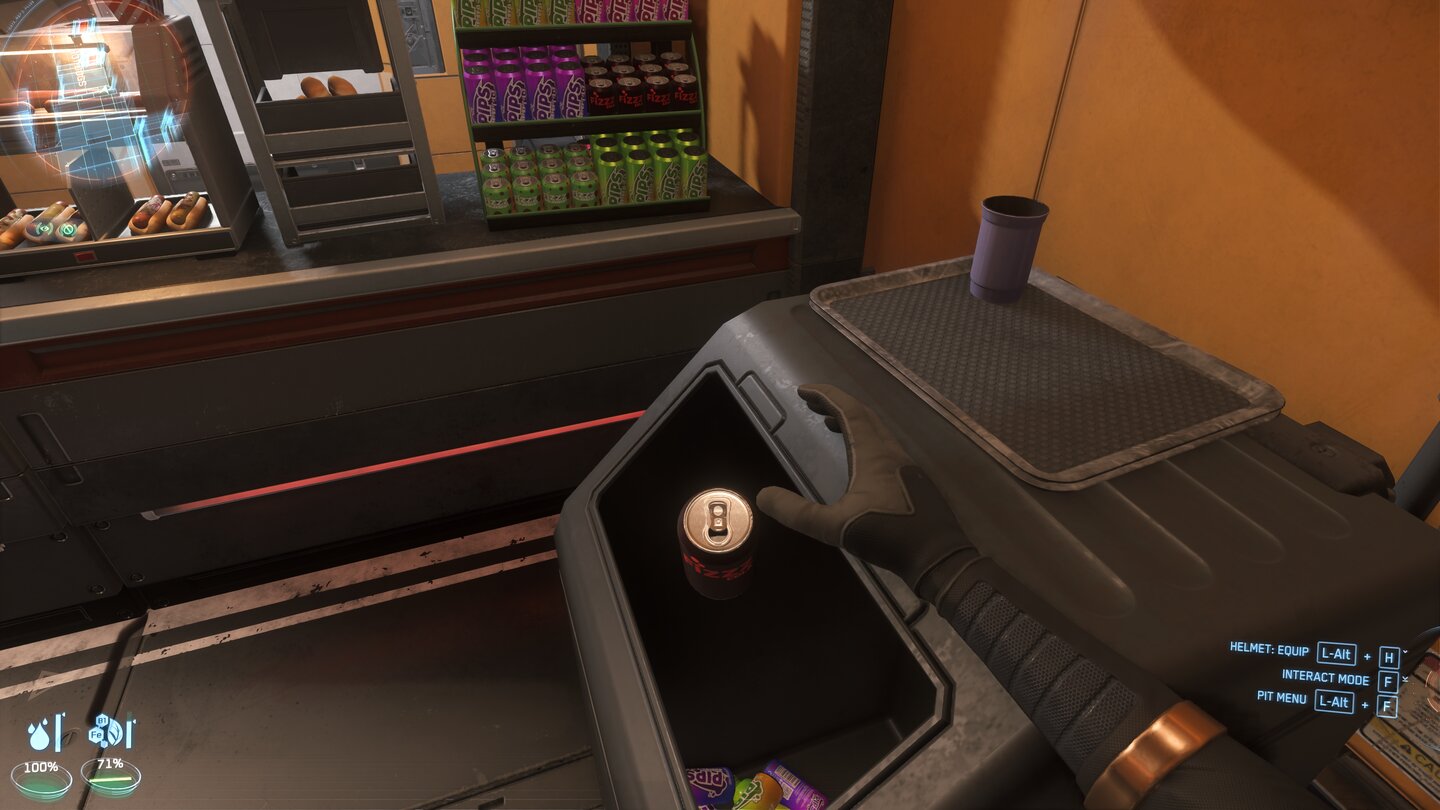
Task: Click the leaf nutrition icon beside the 71% dish
Action: (x=114, y=731)
